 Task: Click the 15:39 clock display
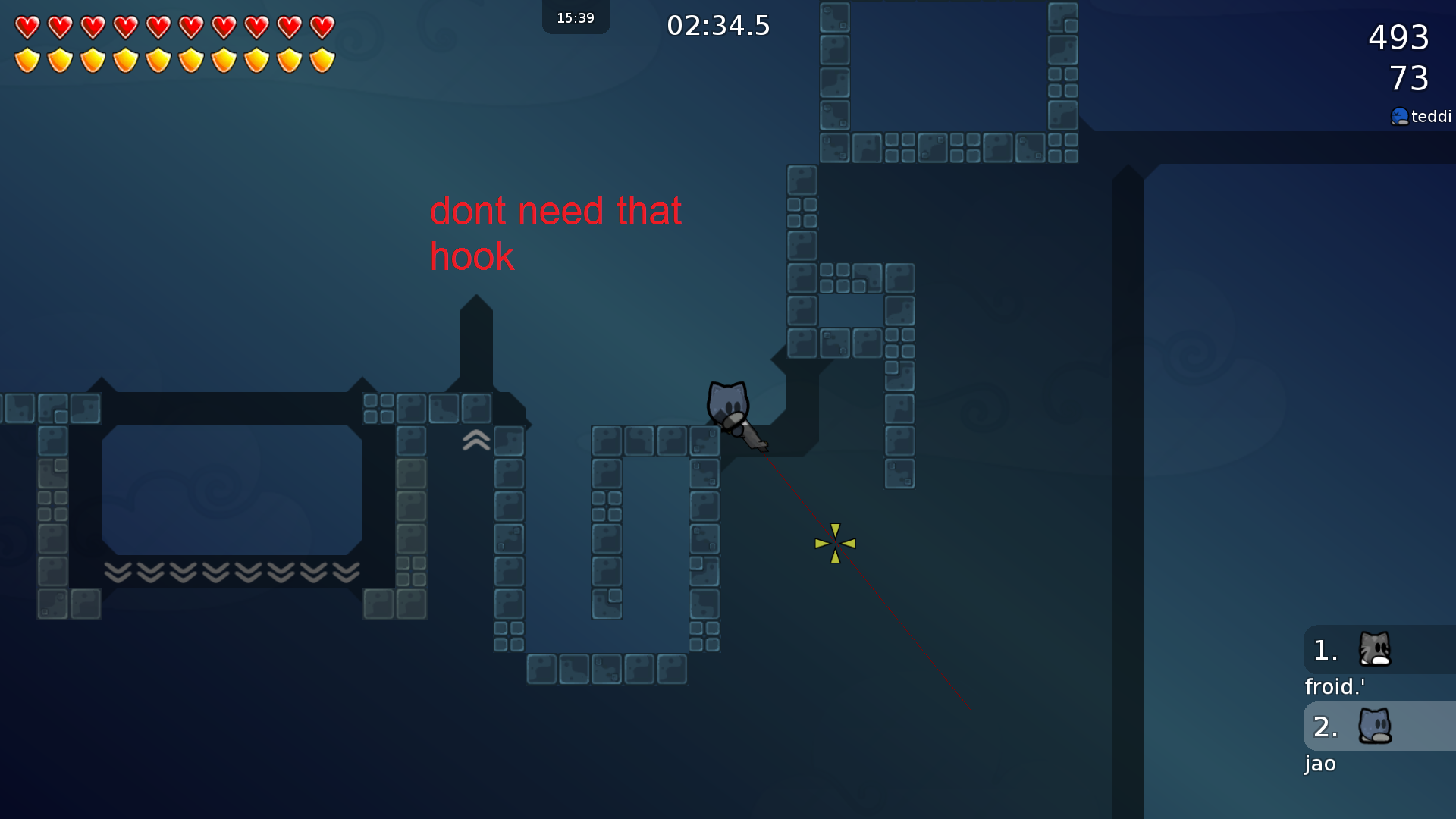point(576,17)
